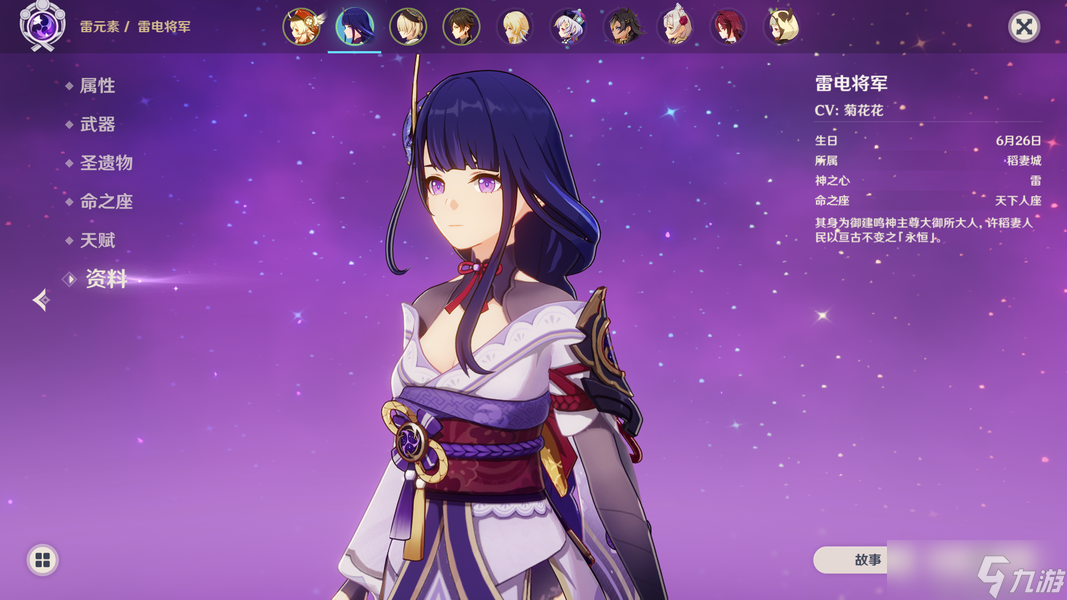Close the character screen with X

(1023, 26)
